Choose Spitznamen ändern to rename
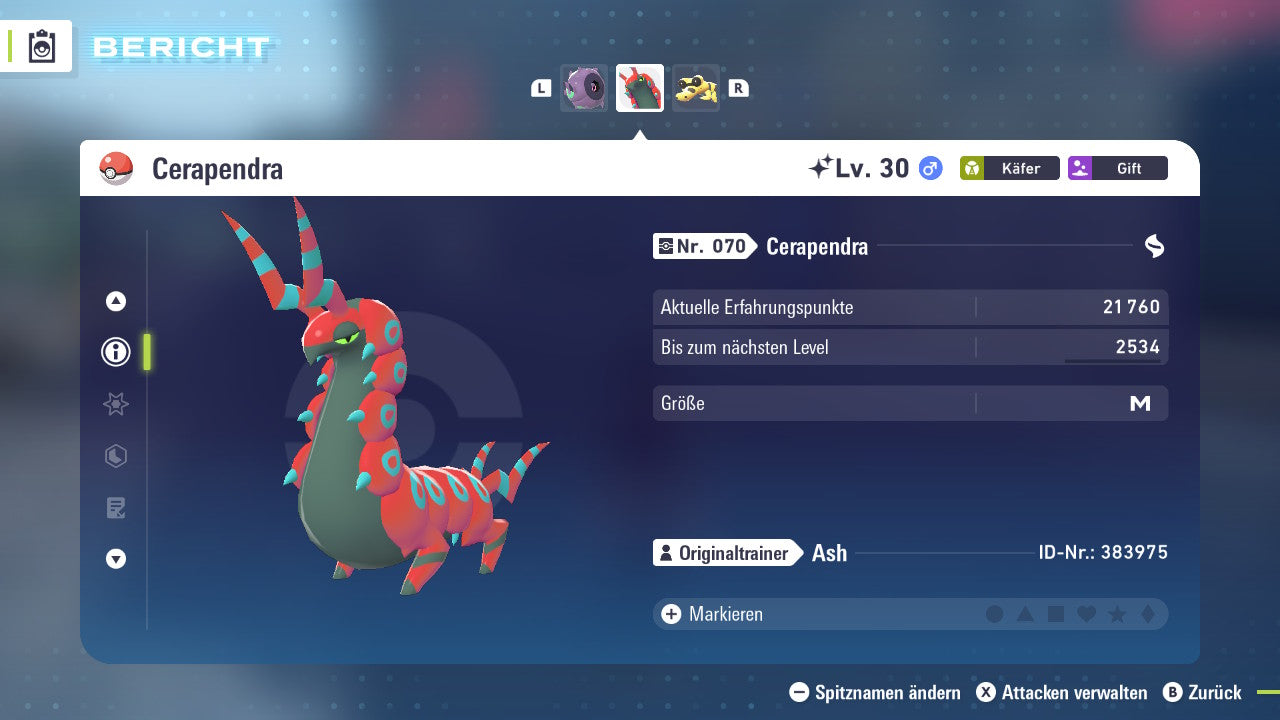1280x720 pixels. tap(875, 692)
